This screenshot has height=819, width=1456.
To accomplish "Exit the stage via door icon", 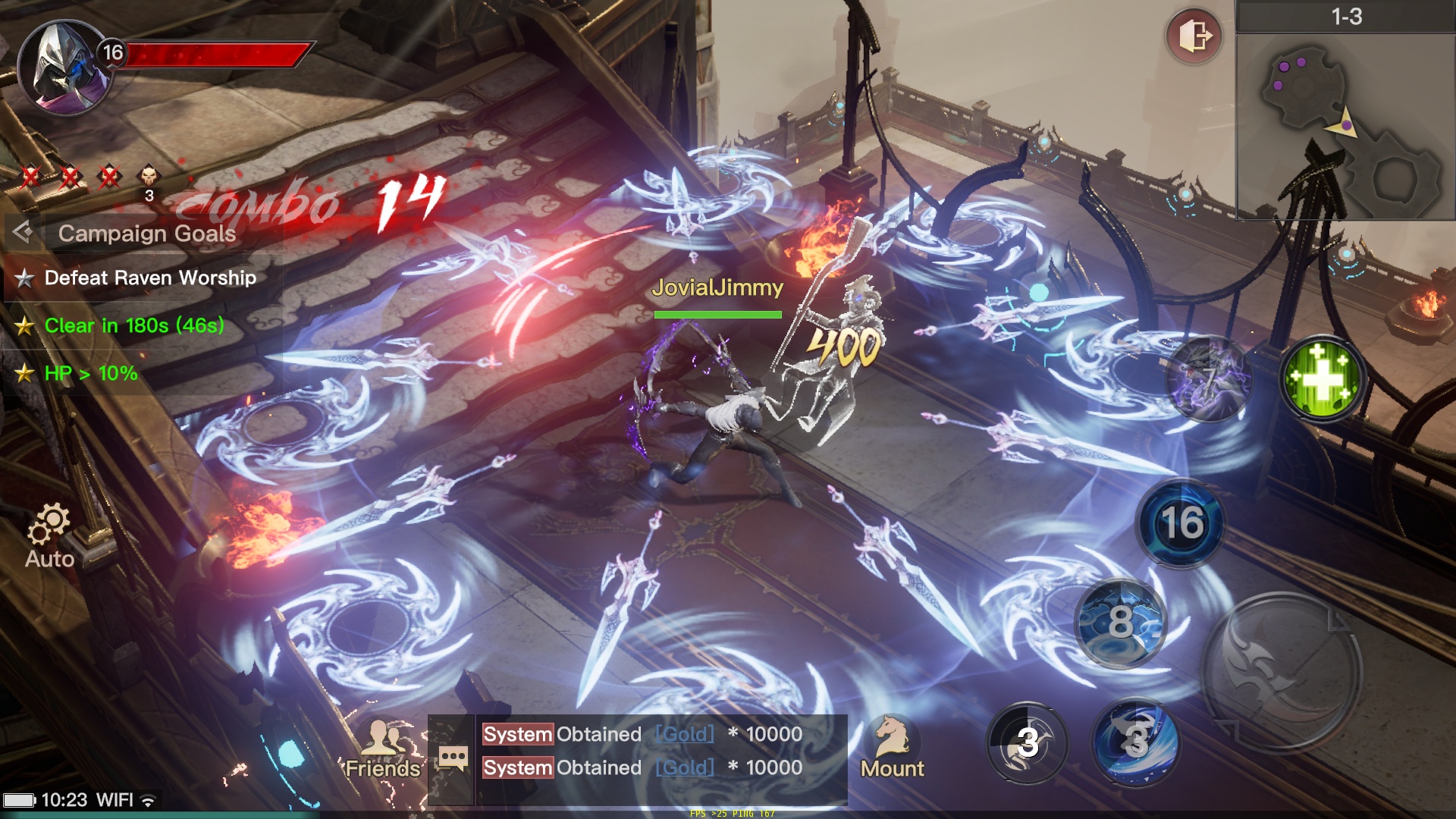I will pyautogui.click(x=1194, y=36).
